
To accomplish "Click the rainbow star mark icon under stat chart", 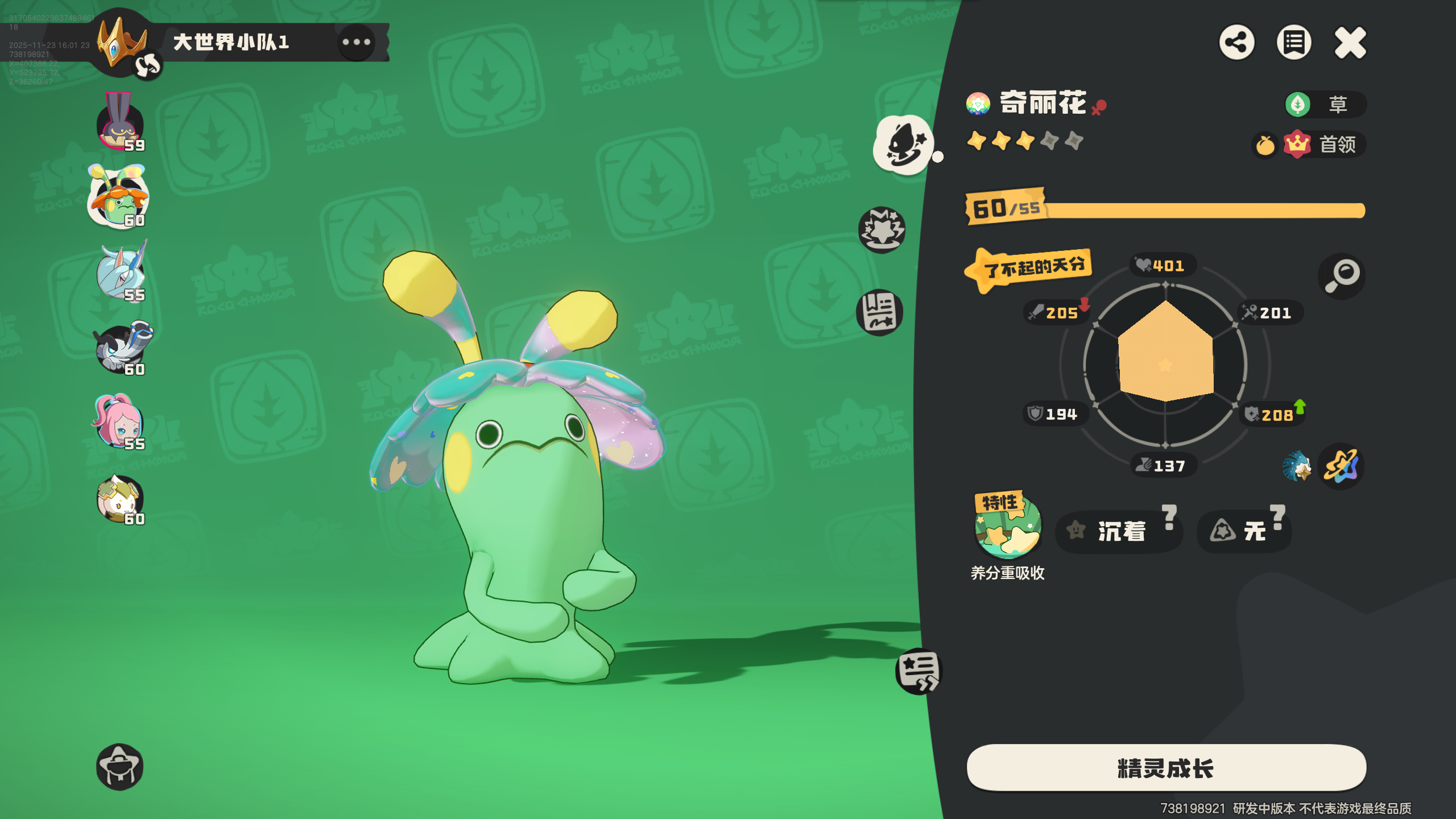I will pyautogui.click(x=1341, y=466).
